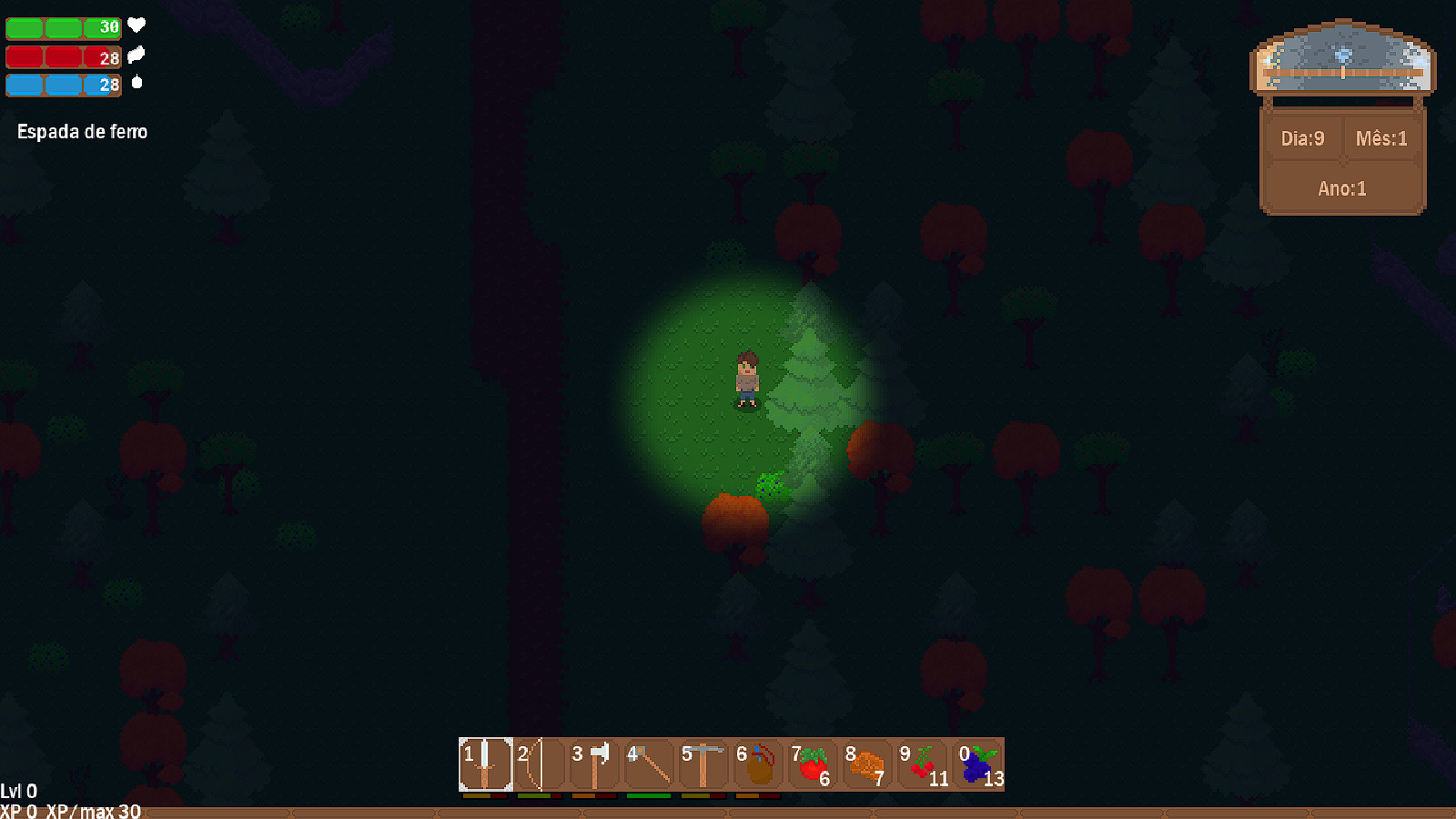Screen dimensions: 1456x819
Task: Select the pickaxe in hotbar slot 5
Action: point(705,763)
